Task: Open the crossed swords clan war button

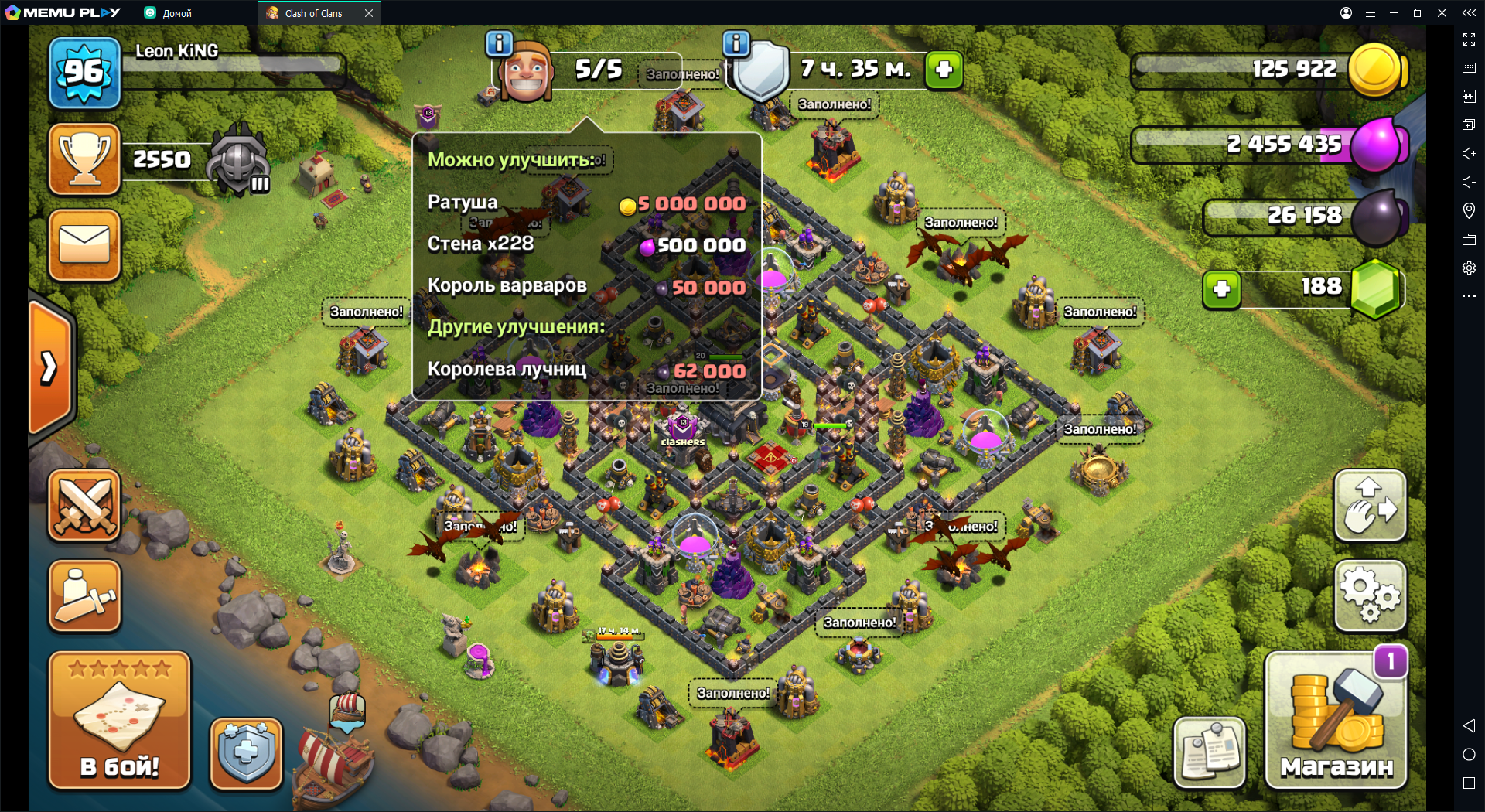Action: 84,506
